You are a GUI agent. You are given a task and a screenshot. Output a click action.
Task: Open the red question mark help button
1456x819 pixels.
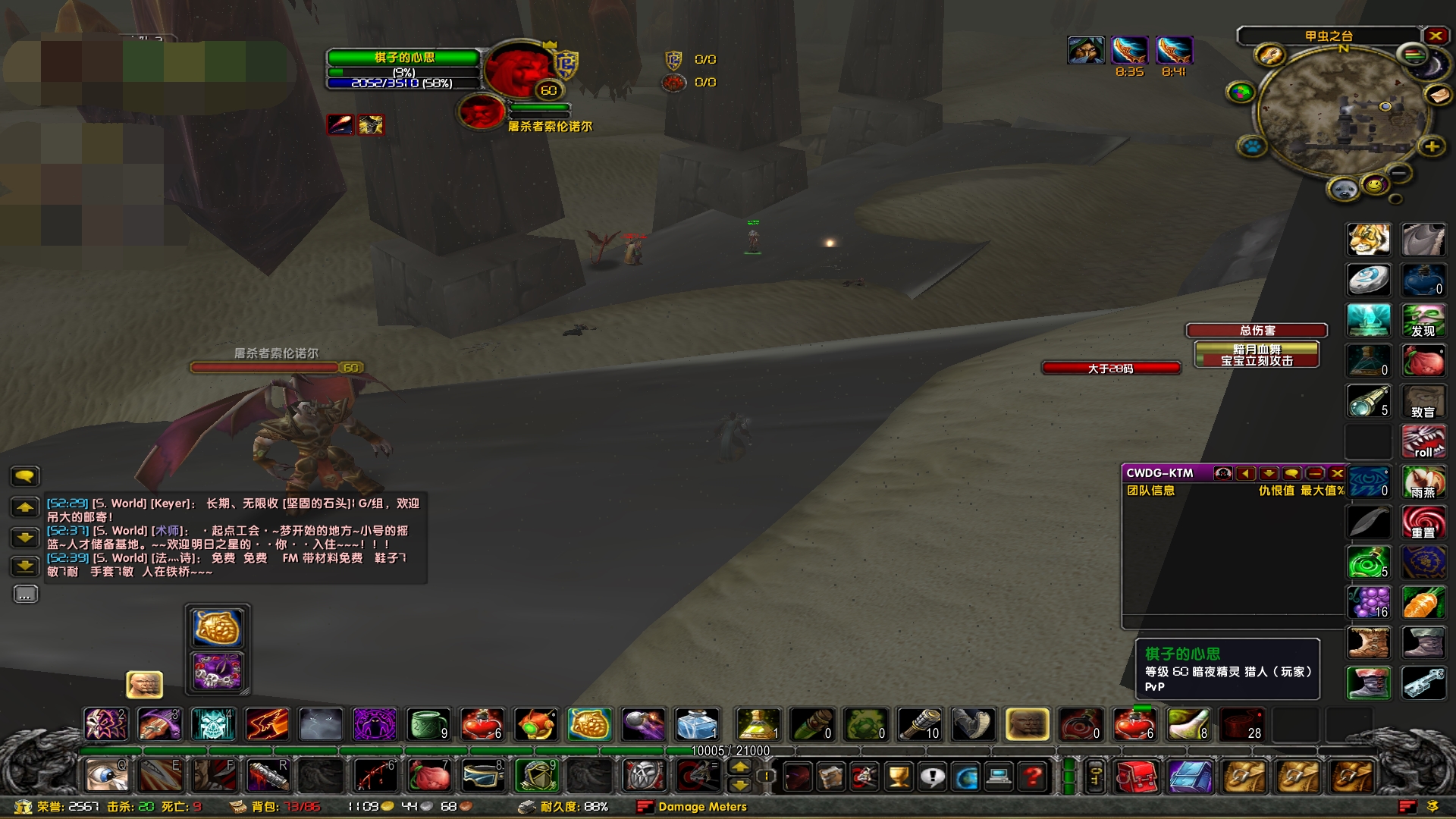coord(1032,777)
